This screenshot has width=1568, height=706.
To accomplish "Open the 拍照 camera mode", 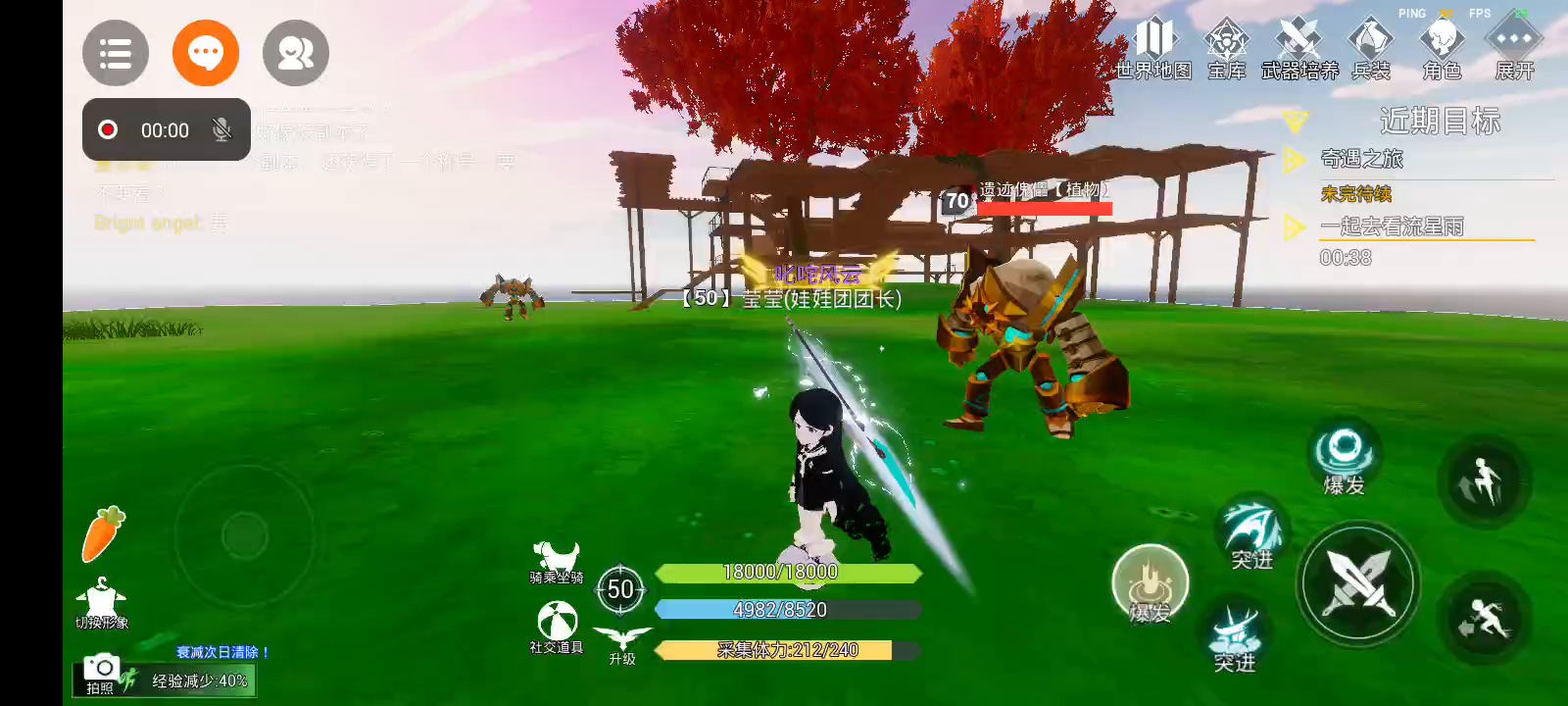I will pyautogui.click(x=100, y=674).
